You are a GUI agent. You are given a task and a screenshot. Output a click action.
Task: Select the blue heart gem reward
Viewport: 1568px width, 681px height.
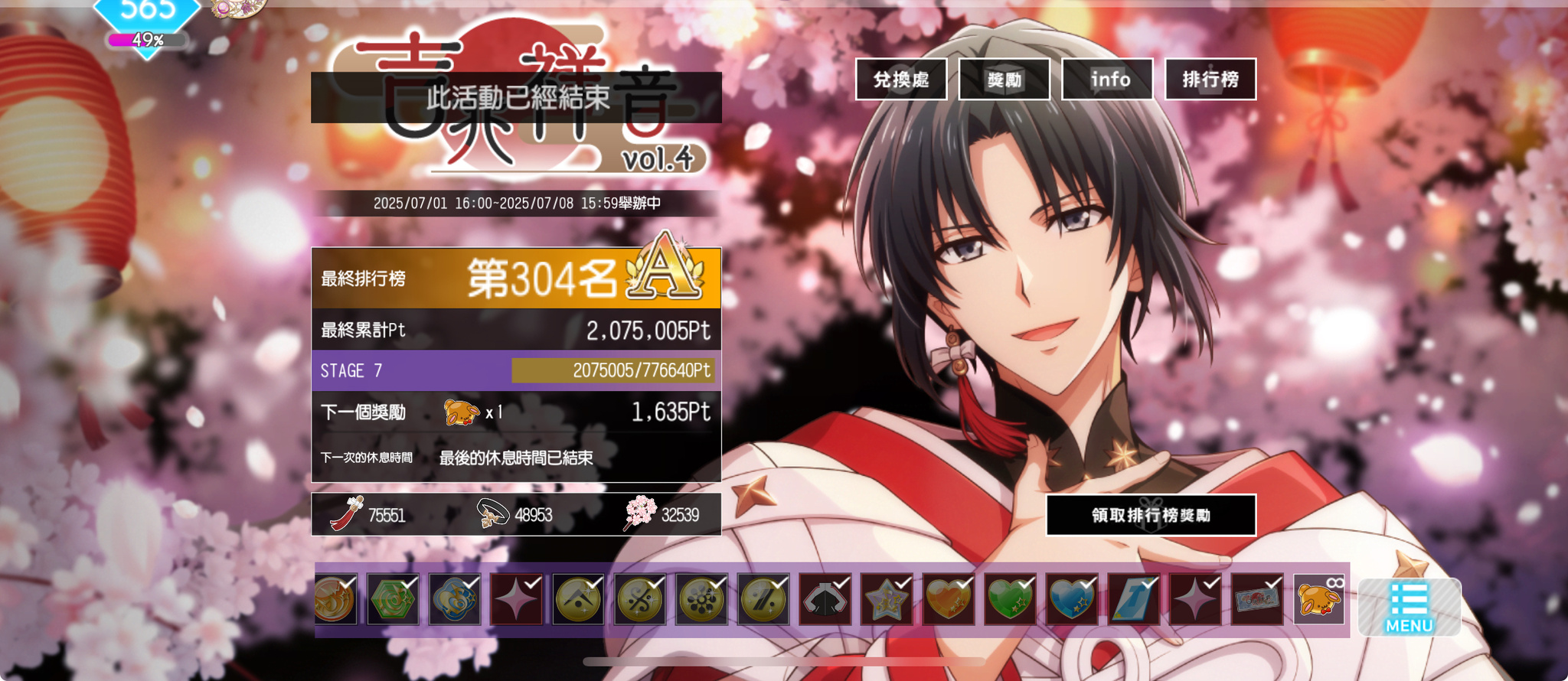coord(1072,599)
